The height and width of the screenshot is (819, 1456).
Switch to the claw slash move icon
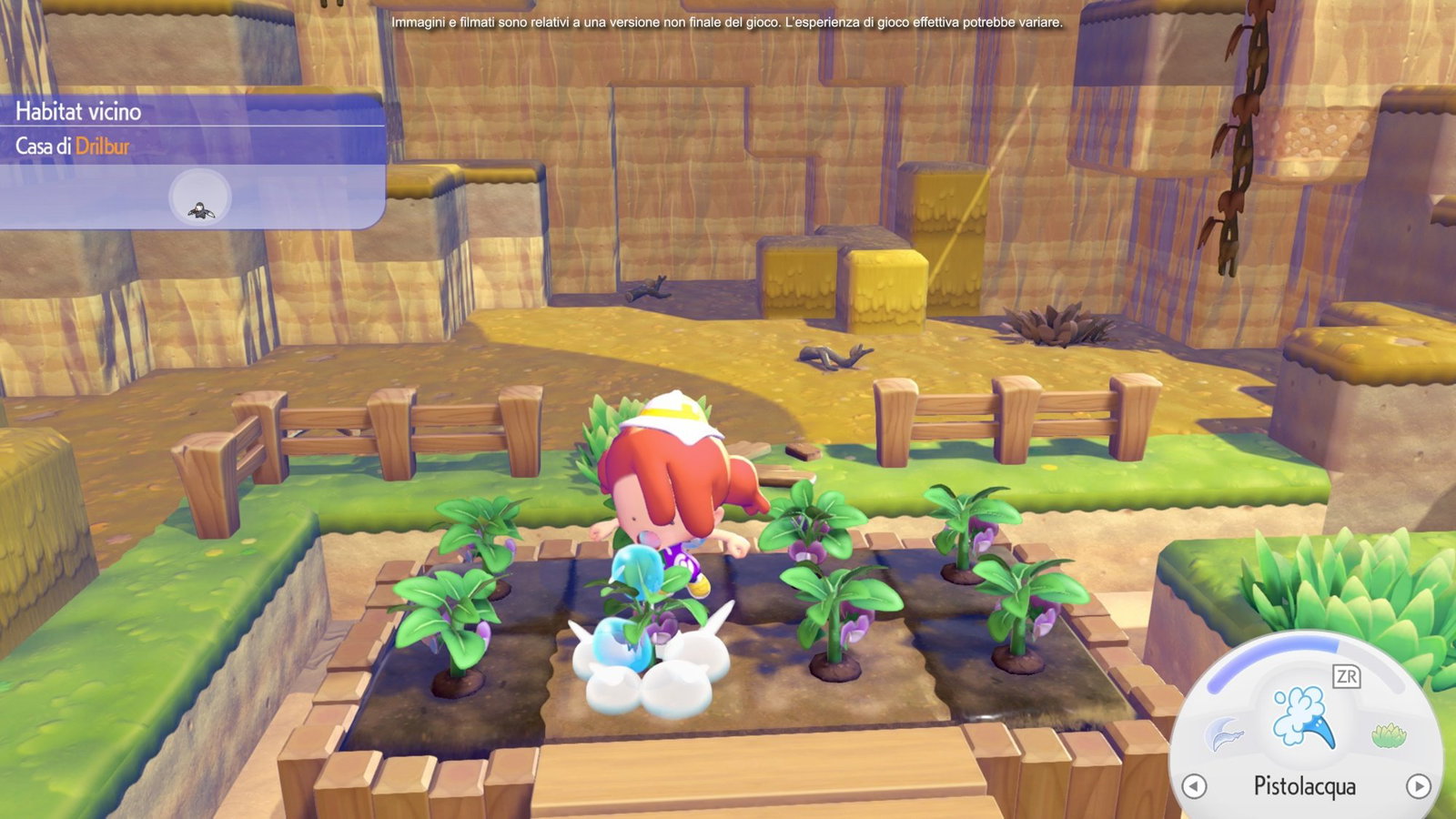(x=1224, y=733)
